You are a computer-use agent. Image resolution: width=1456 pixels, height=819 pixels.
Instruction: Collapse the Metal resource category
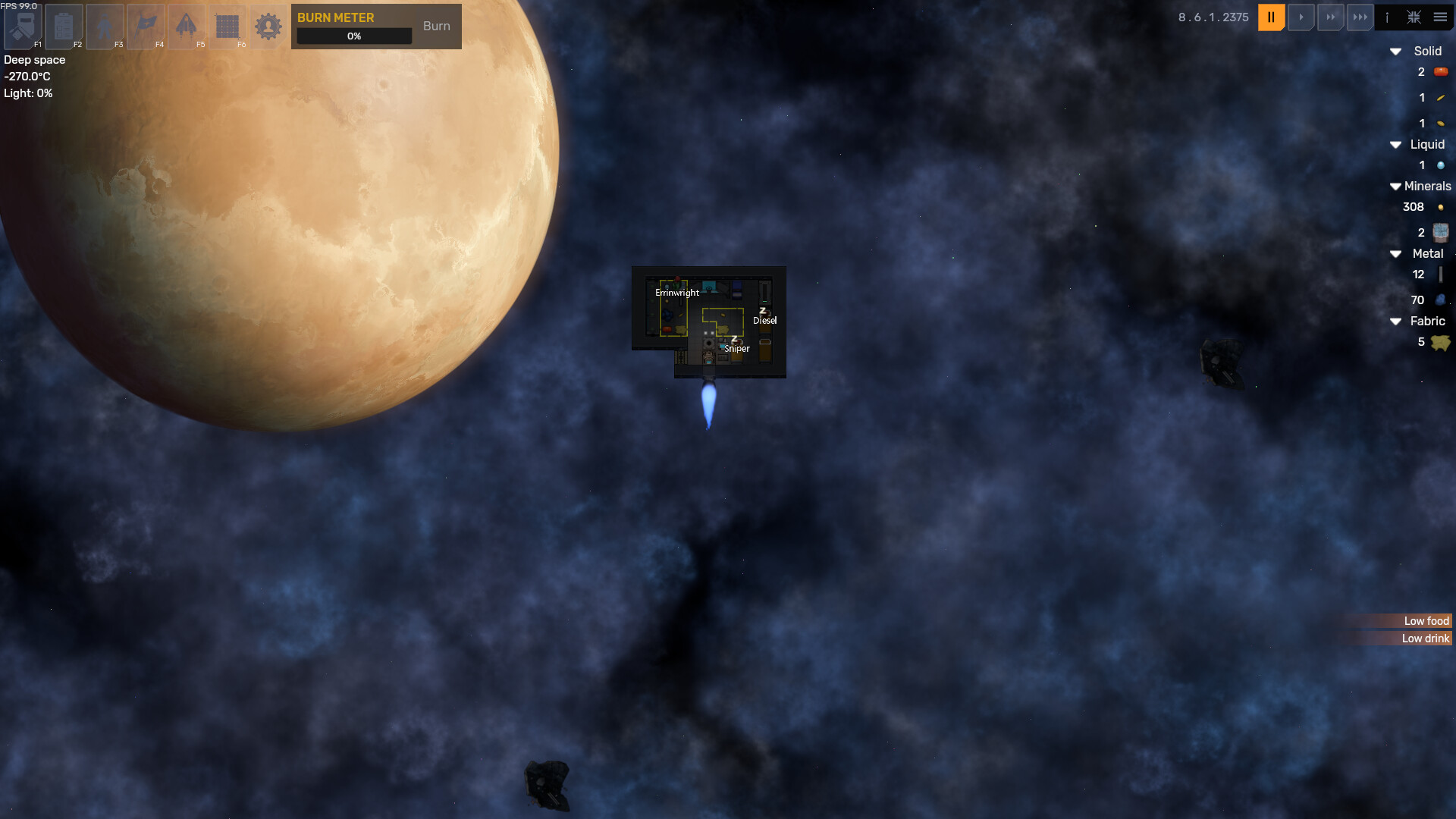[x=1395, y=254]
